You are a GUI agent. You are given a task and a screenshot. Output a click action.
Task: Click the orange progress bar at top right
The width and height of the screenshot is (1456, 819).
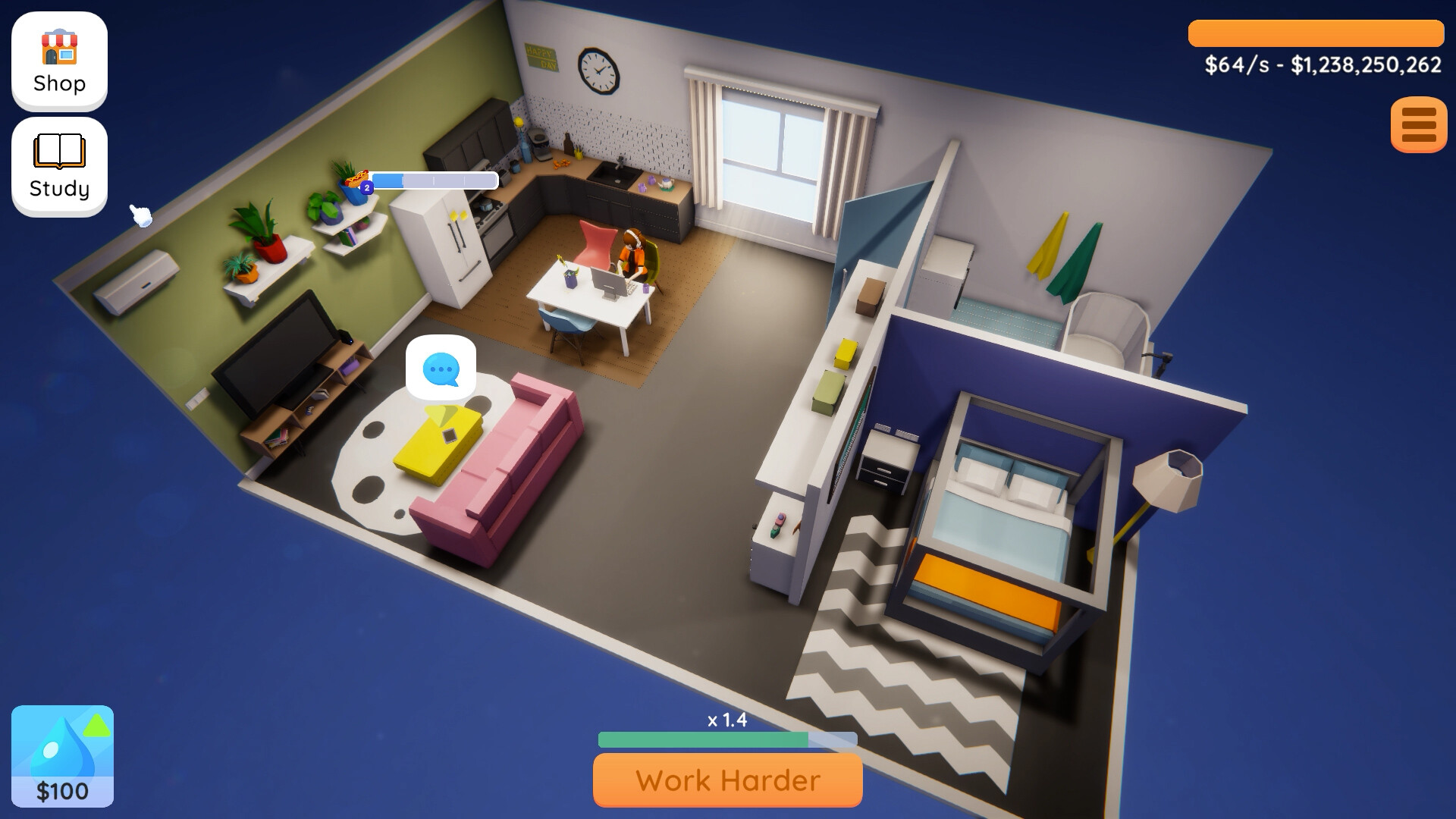pos(1317,32)
